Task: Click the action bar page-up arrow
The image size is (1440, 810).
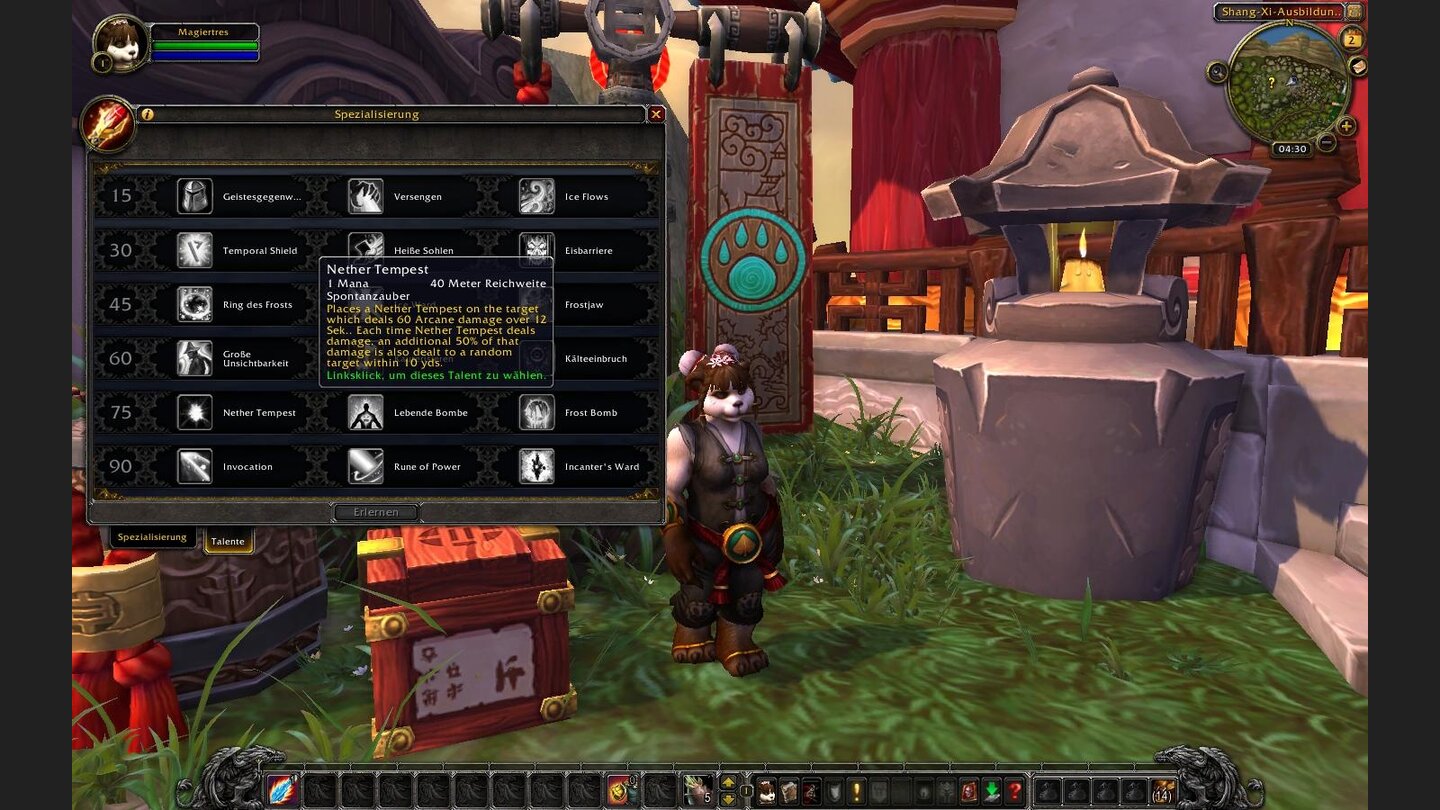Action: 728,782
